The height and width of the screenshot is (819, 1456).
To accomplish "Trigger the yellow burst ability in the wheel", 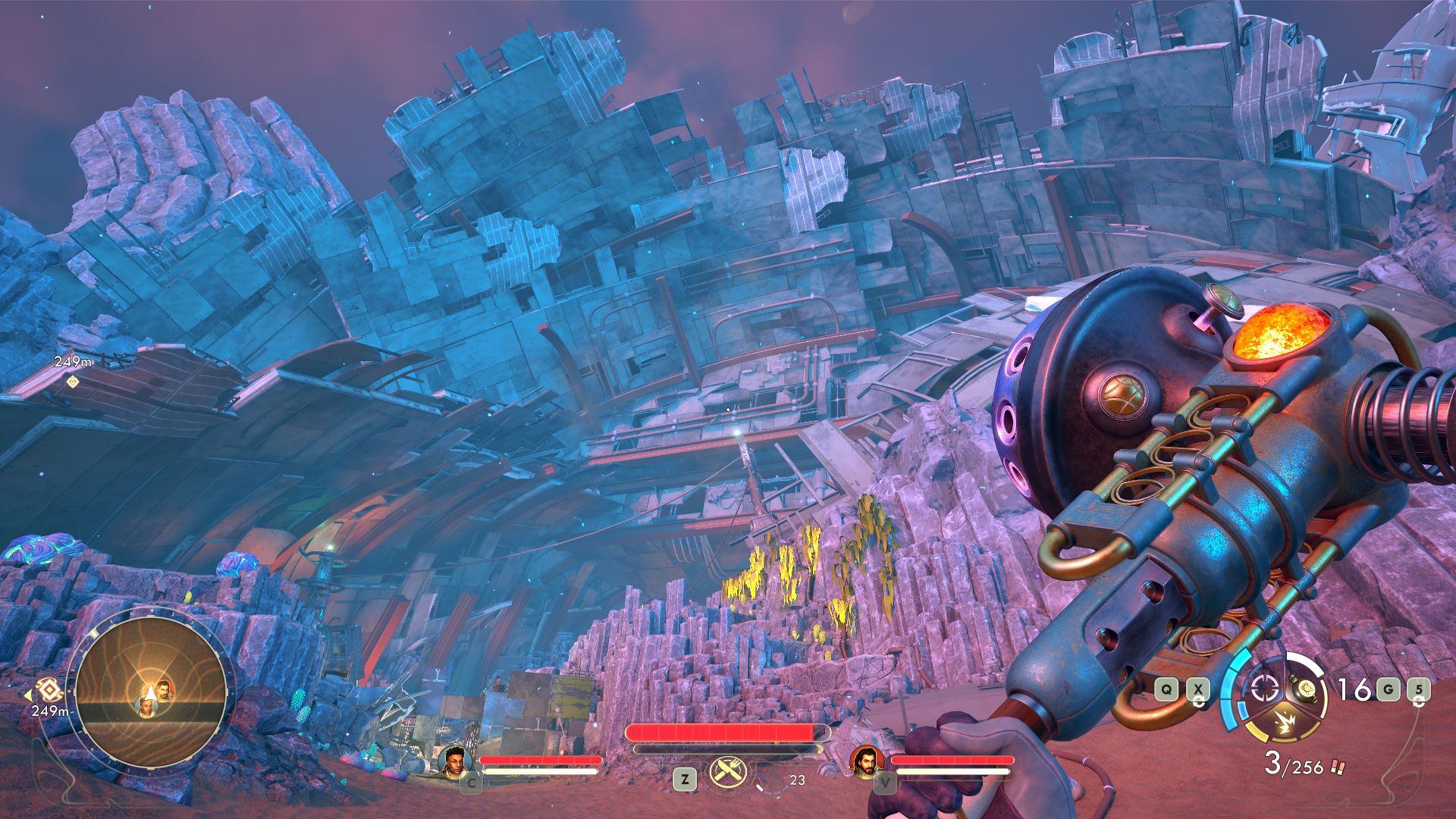I will coord(1285,721).
